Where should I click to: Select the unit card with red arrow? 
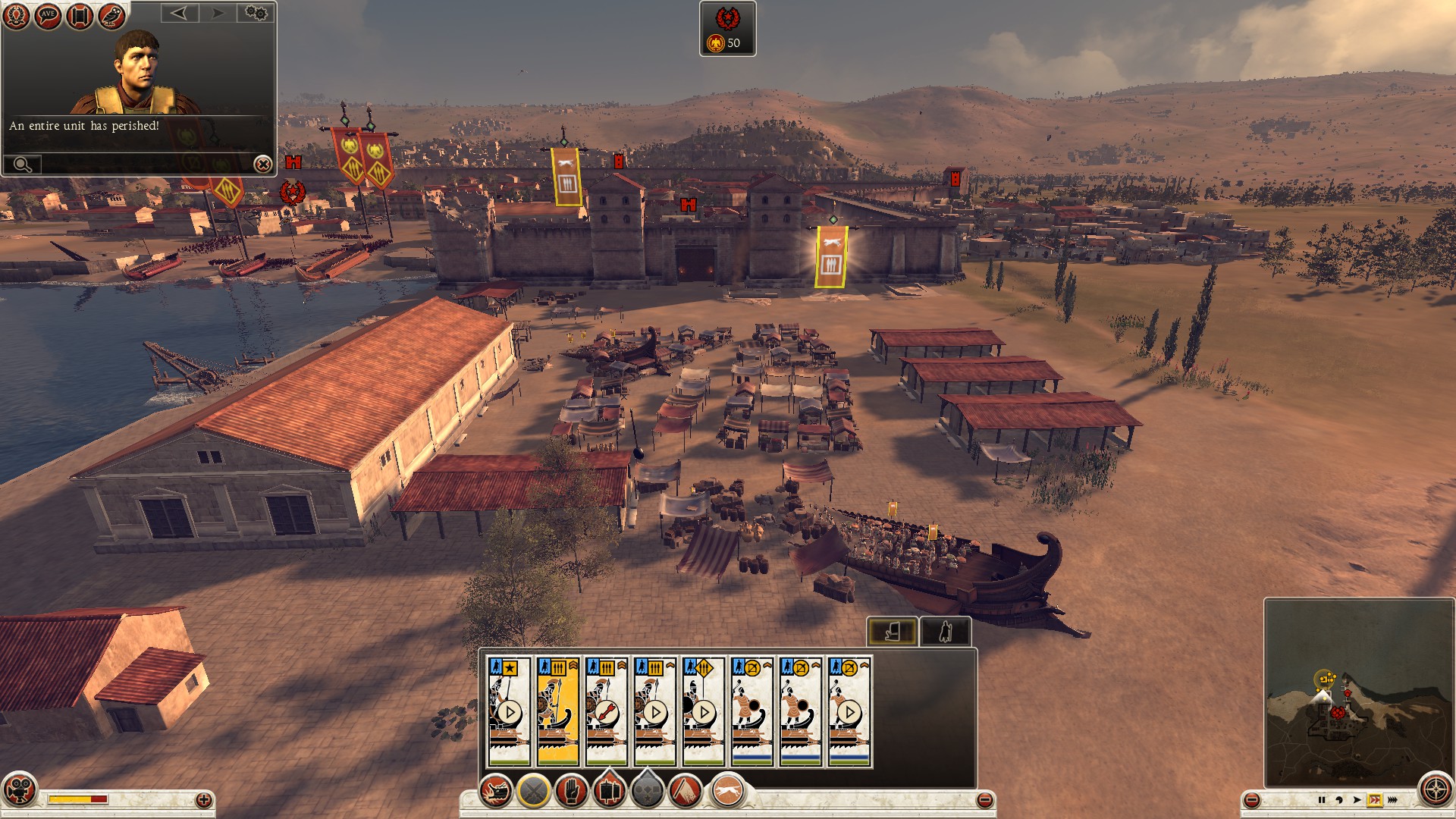(606, 711)
